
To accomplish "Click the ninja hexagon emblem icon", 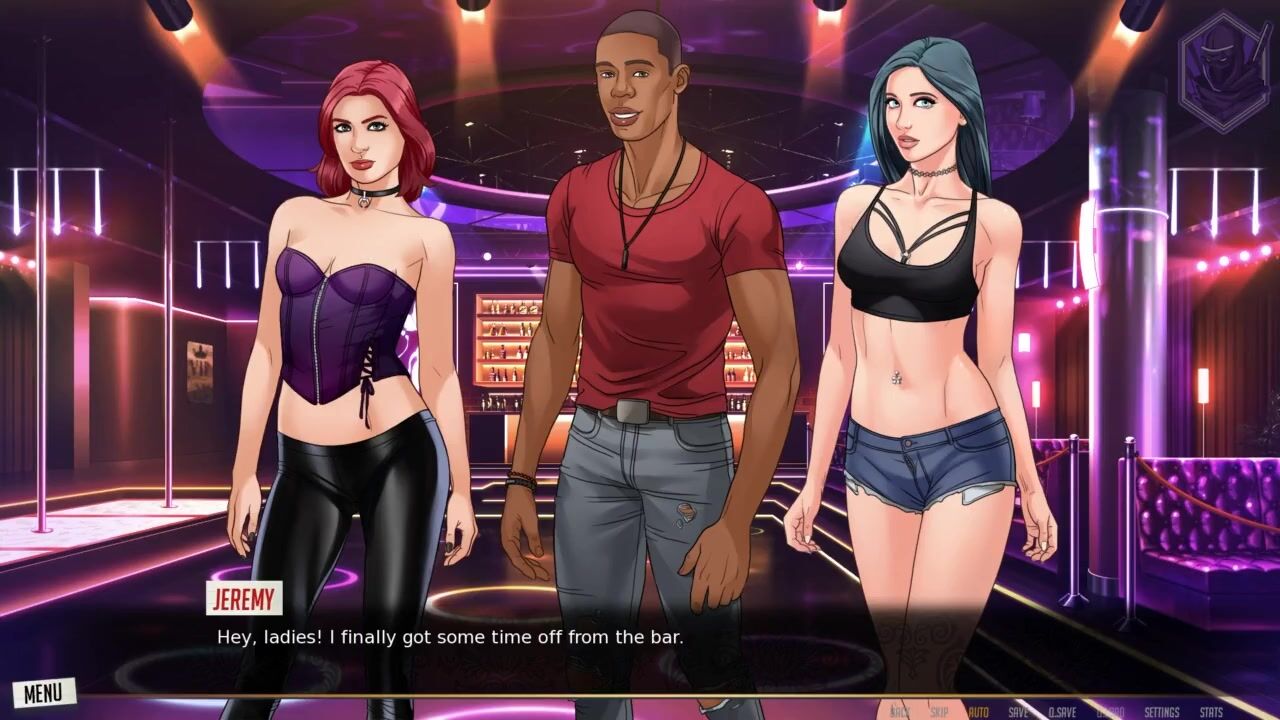I will pos(1223,71).
